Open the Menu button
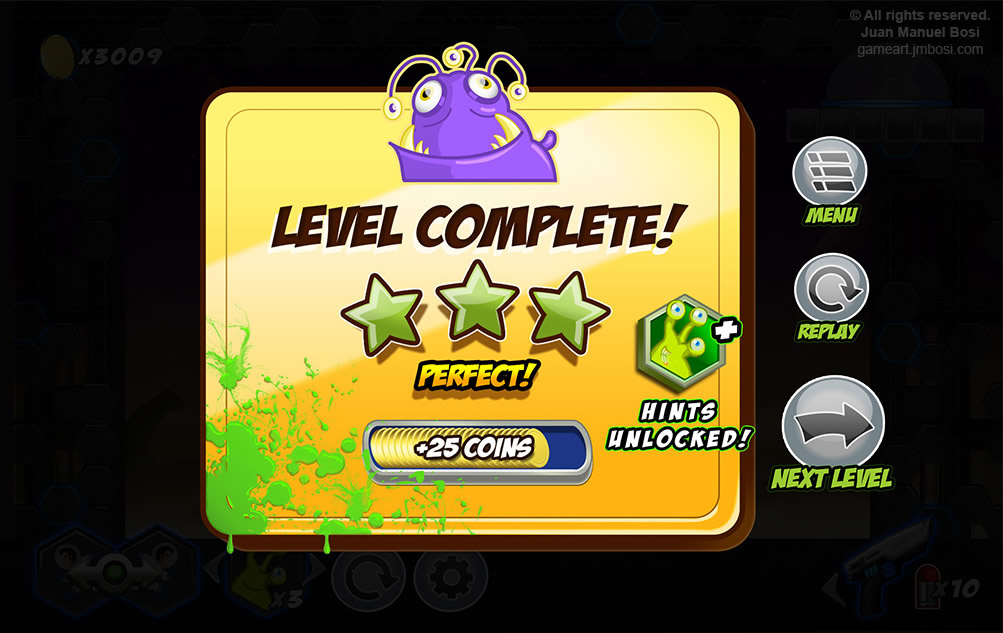The height and width of the screenshot is (633, 1003). [x=829, y=171]
